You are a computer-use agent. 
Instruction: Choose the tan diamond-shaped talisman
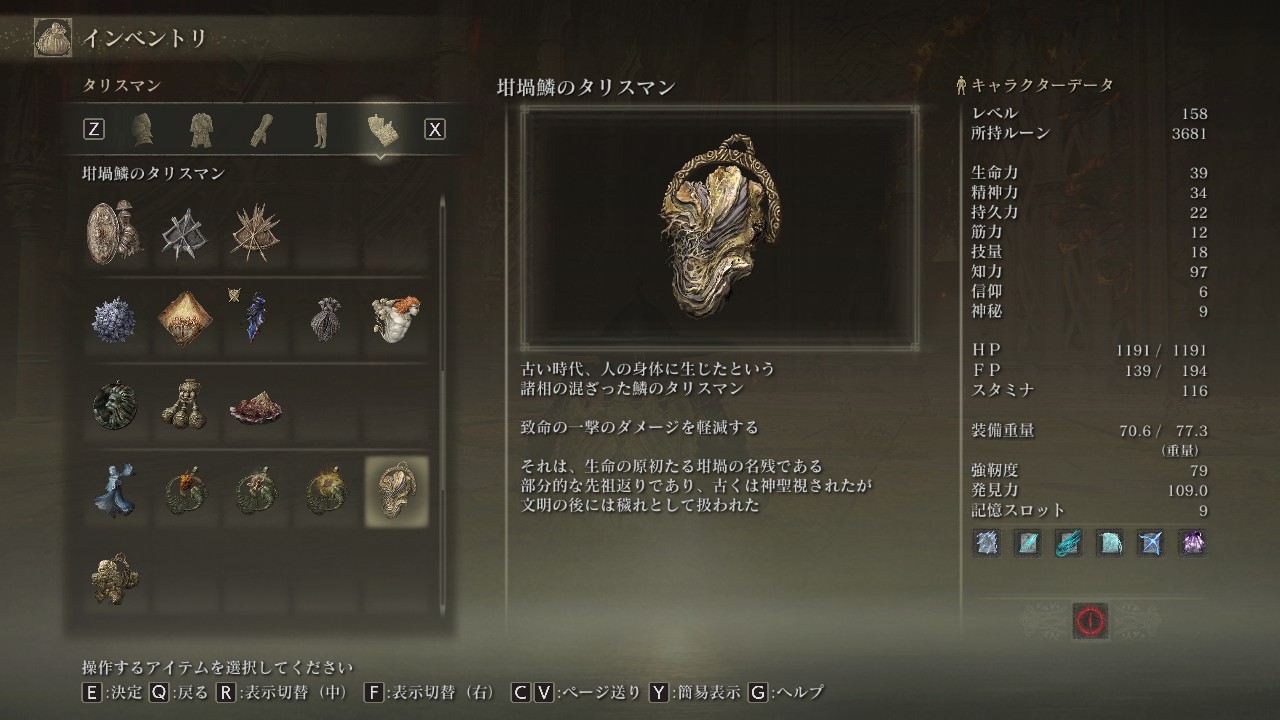click(x=185, y=318)
